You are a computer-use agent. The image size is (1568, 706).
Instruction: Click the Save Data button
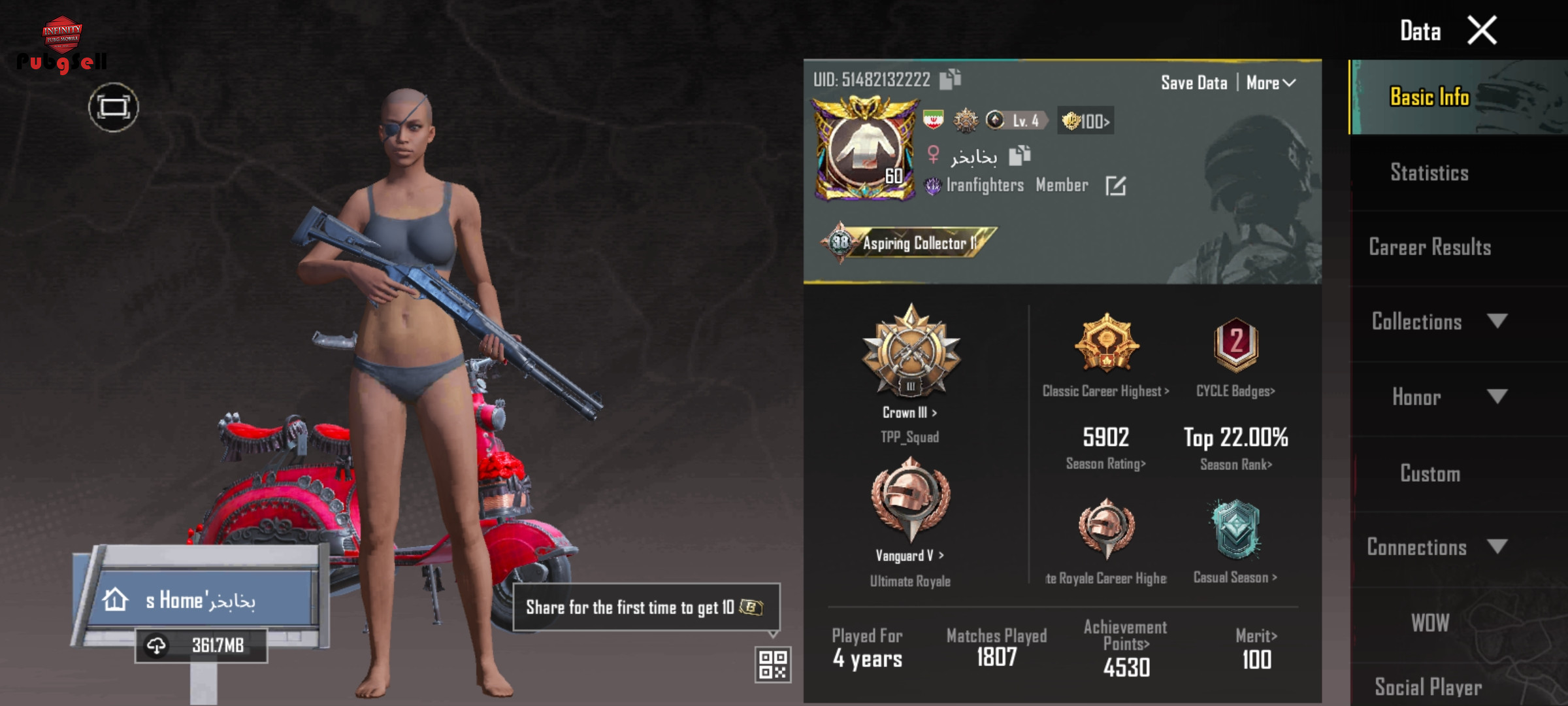pos(1194,83)
